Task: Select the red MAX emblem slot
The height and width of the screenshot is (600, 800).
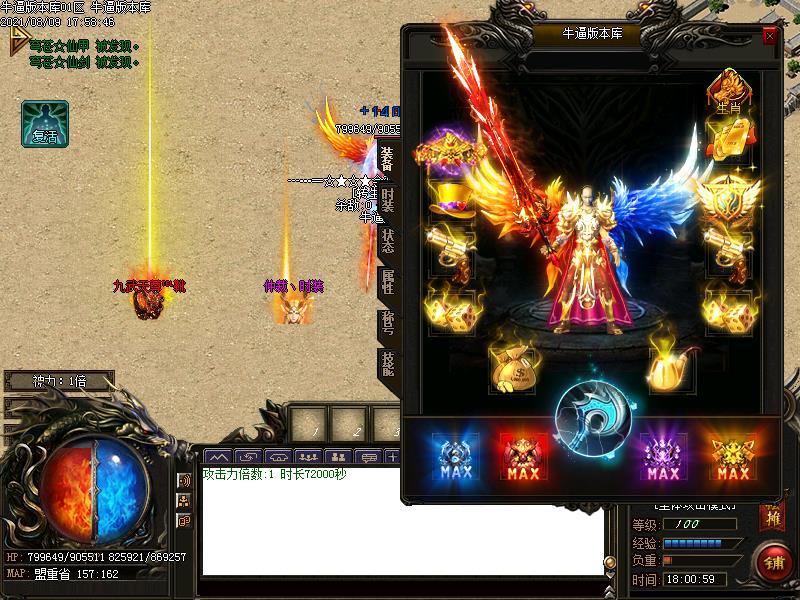Action: point(523,458)
